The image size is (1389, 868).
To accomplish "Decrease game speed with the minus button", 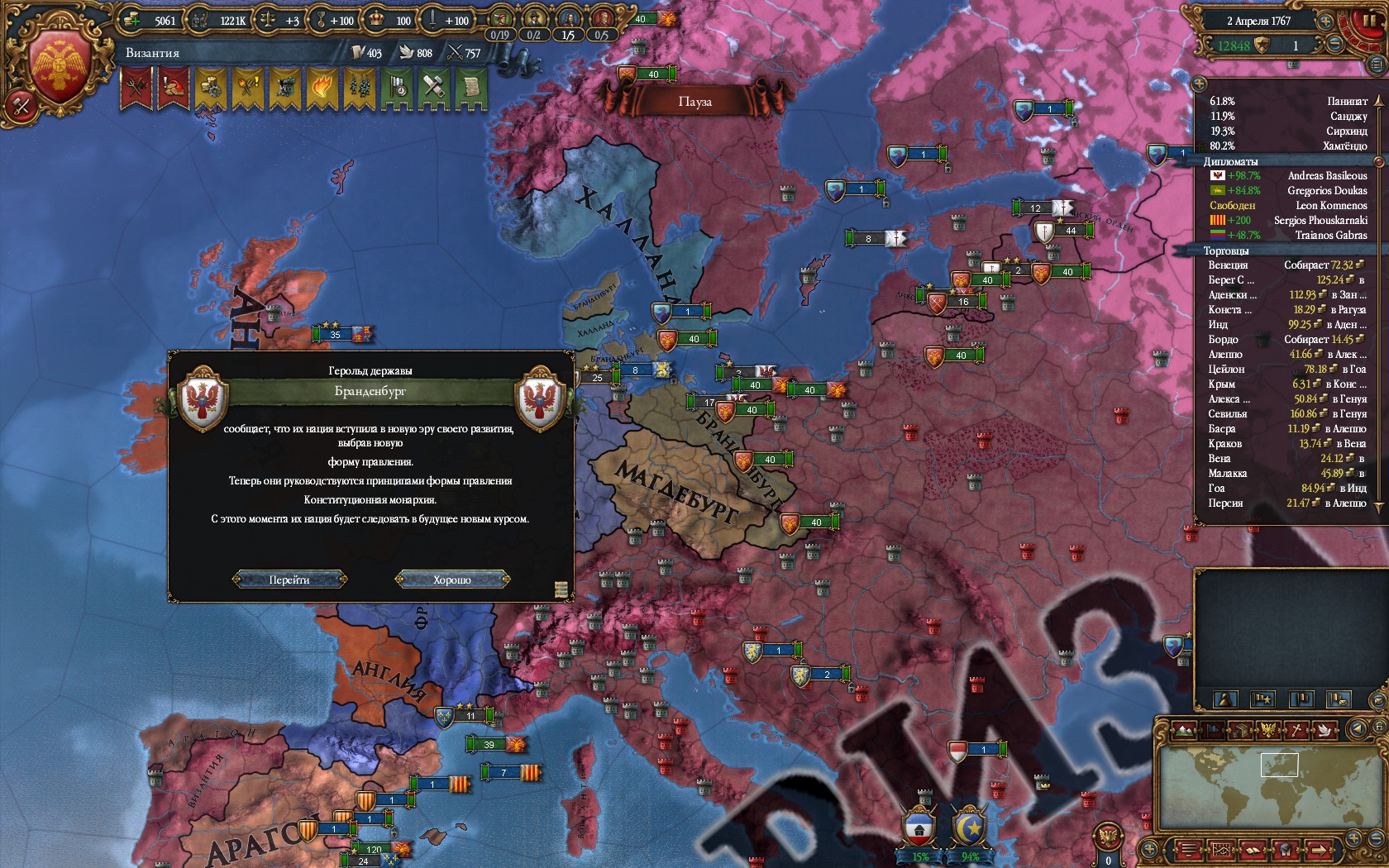I will point(1336,45).
